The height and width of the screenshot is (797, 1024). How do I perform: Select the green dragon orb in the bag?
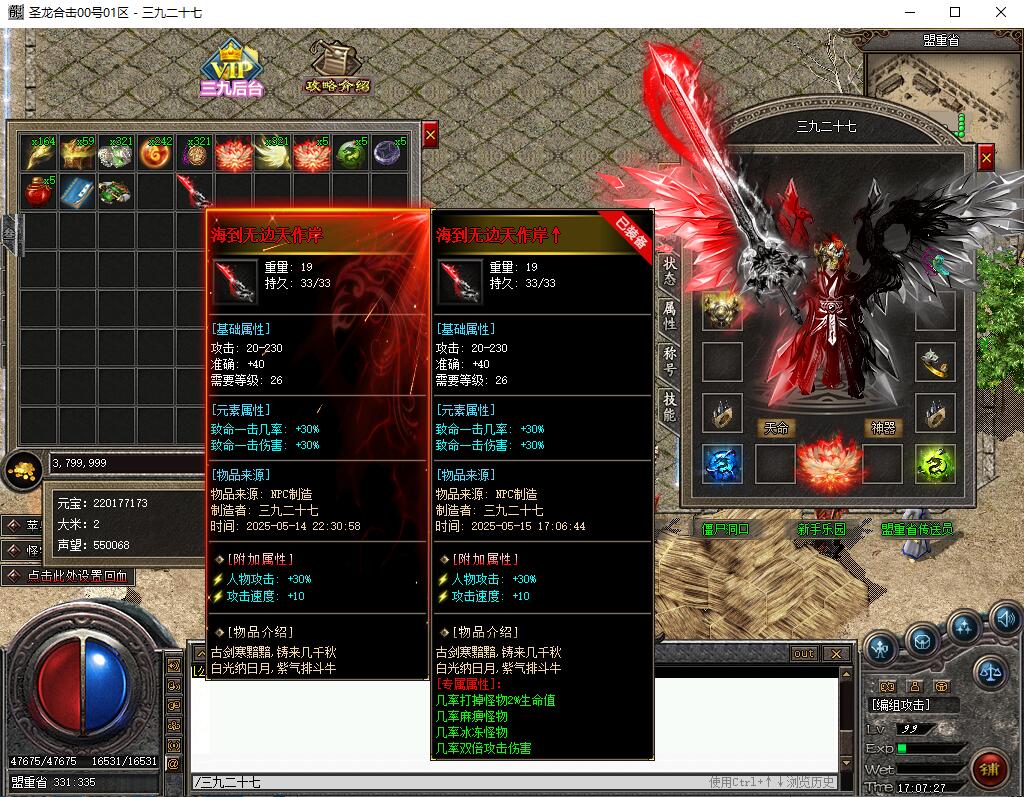(350, 153)
